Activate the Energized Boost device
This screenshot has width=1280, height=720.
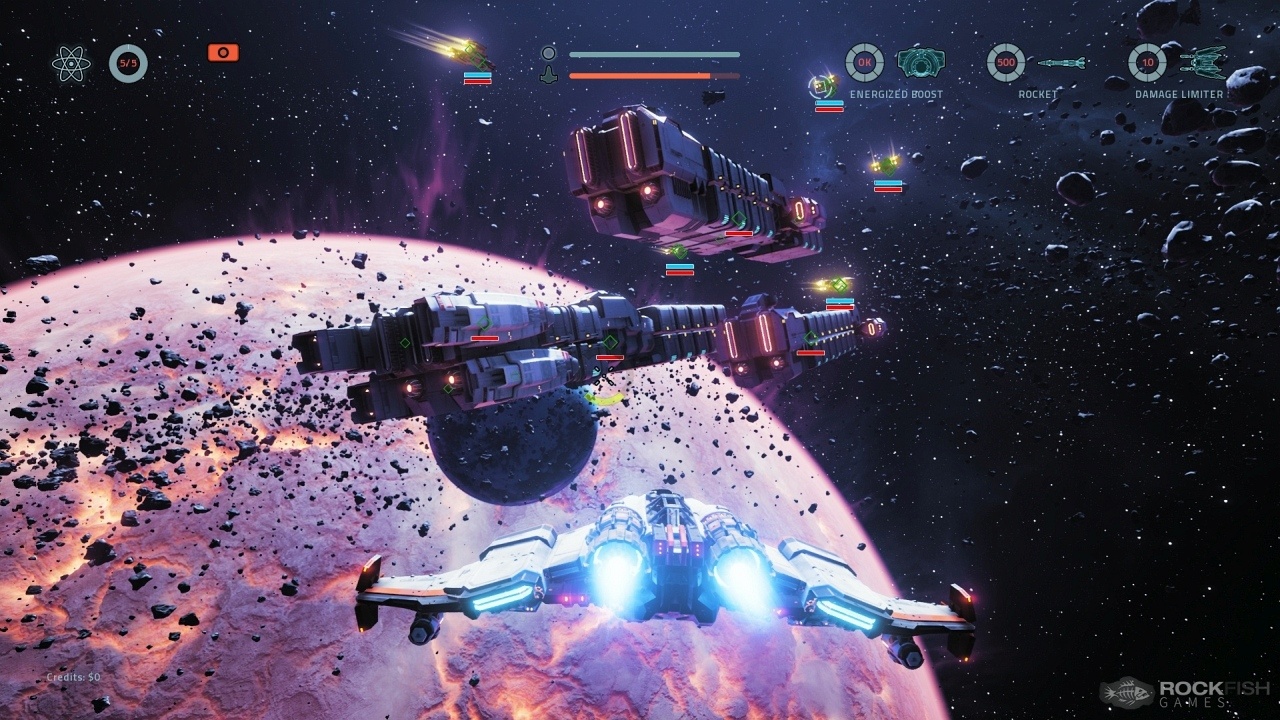pos(921,63)
